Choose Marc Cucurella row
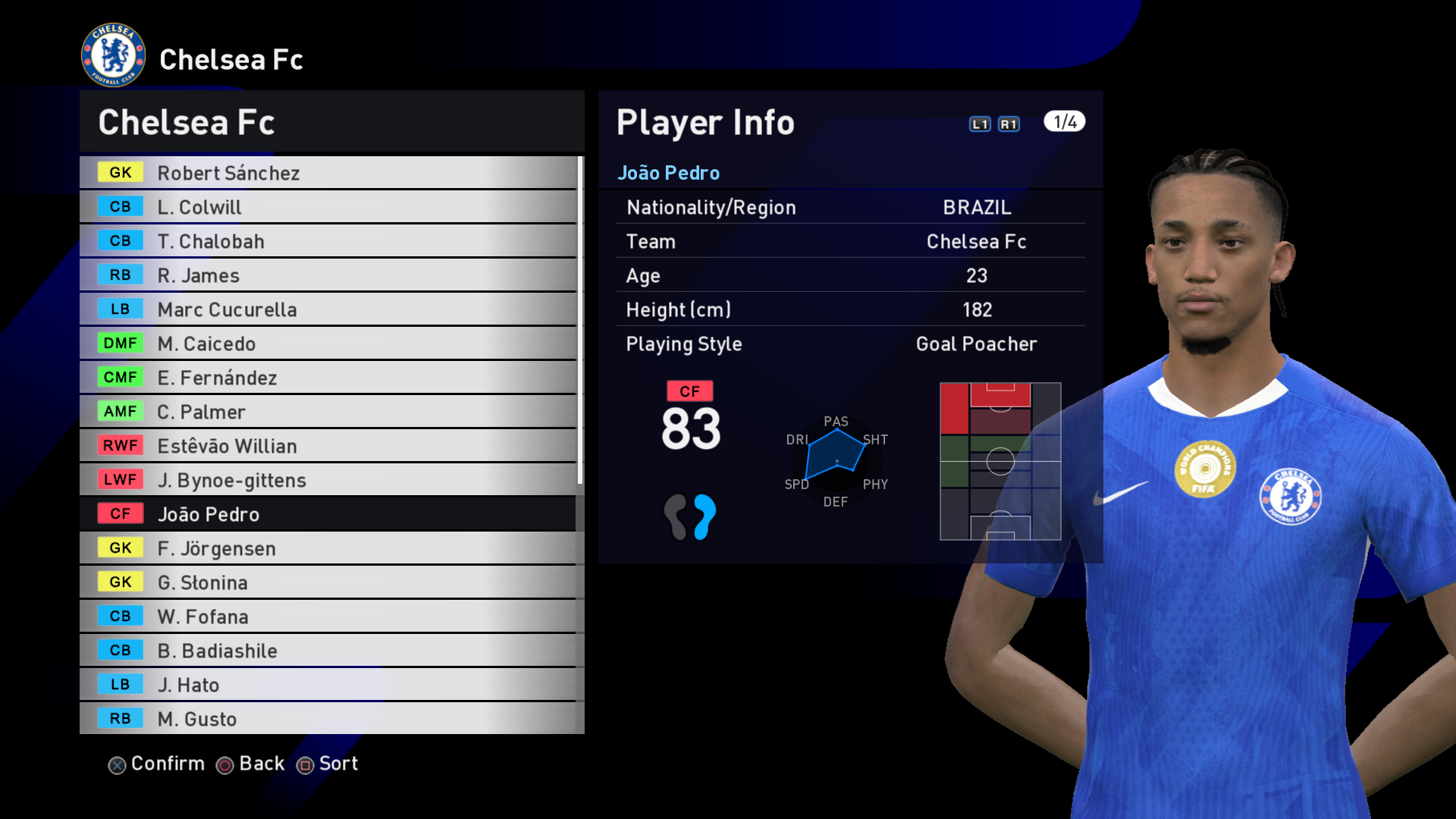The image size is (1456, 819). pyautogui.click(x=328, y=309)
